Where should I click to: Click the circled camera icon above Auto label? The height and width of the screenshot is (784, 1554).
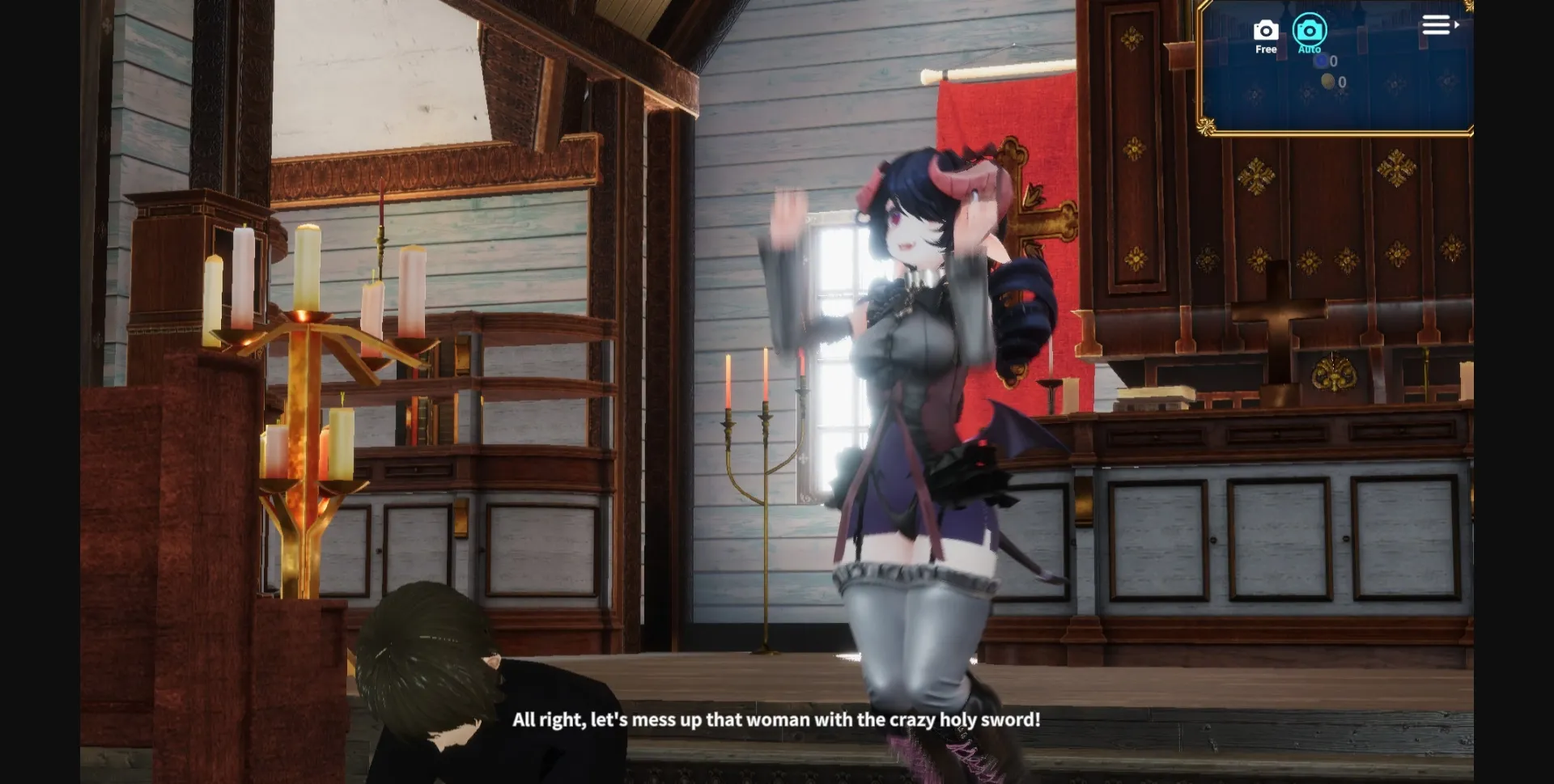tap(1310, 31)
